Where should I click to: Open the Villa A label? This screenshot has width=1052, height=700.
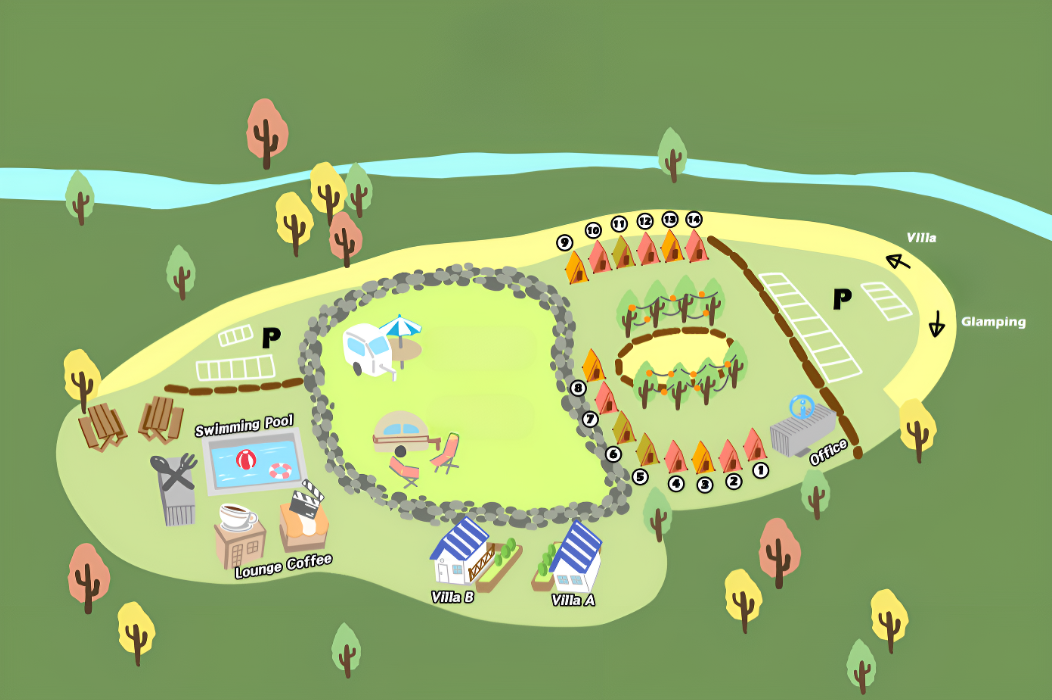[x=573, y=601]
